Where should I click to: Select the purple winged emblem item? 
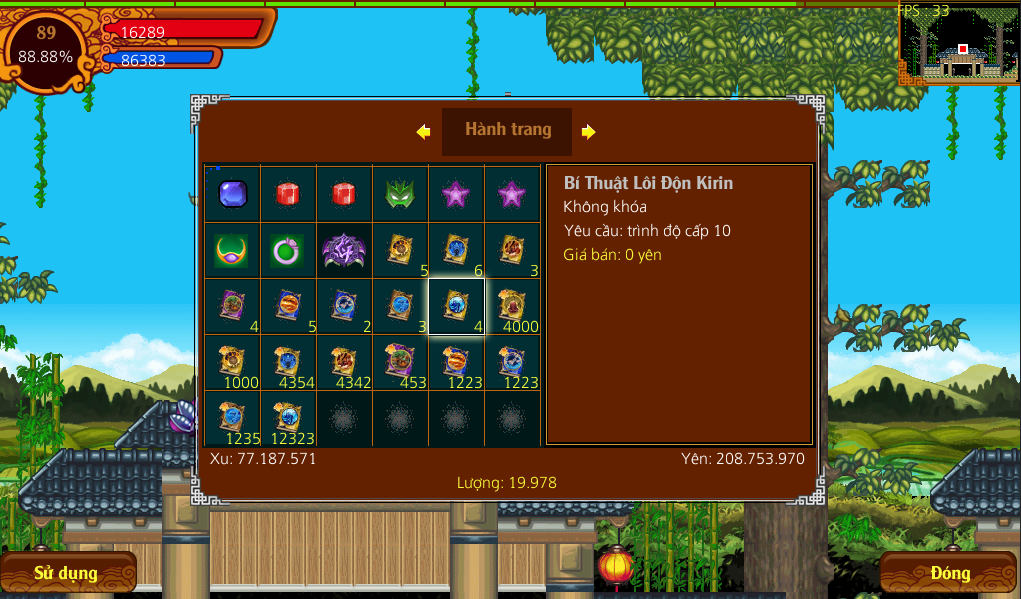click(x=344, y=250)
